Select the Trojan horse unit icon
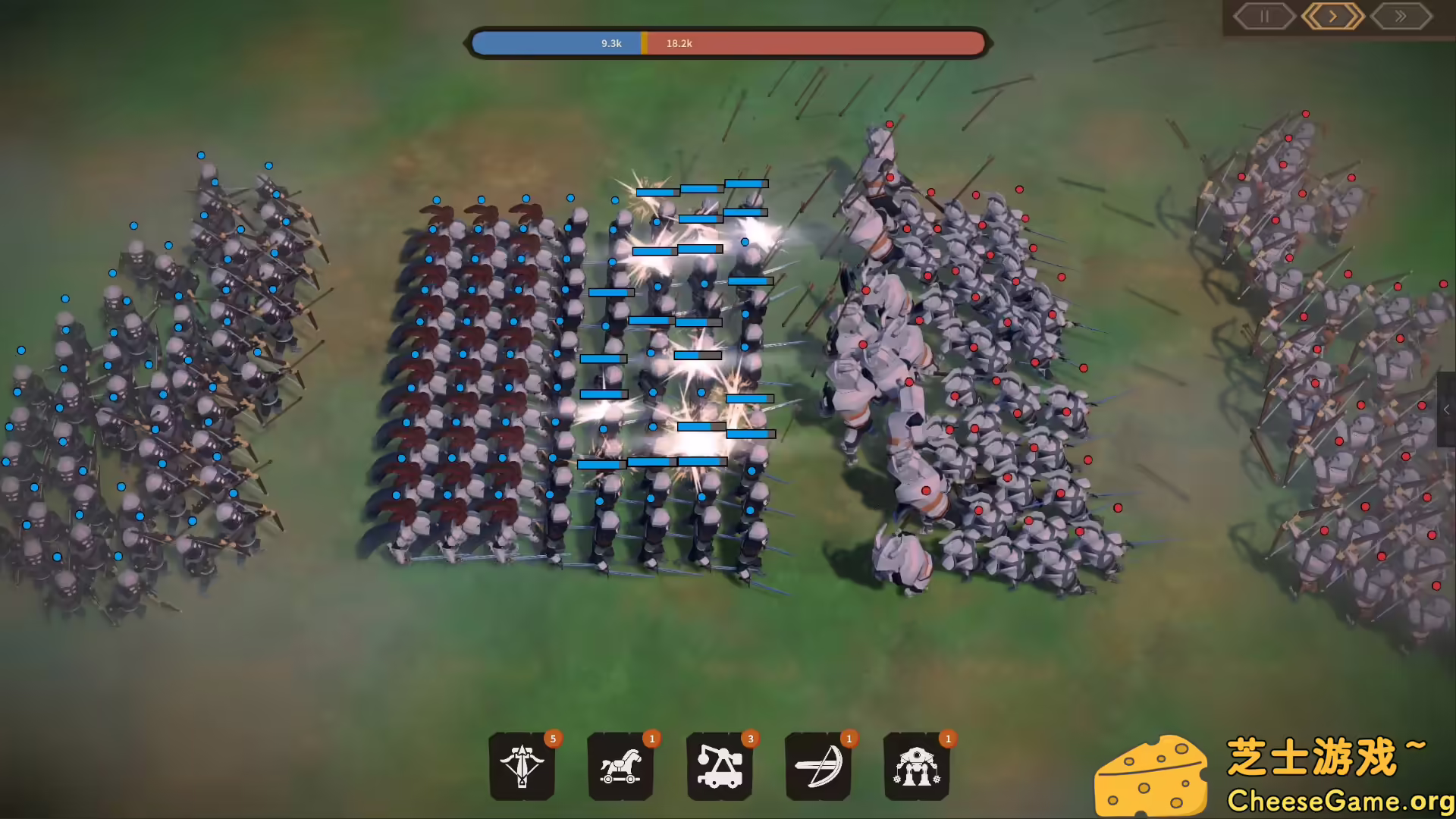 pyautogui.click(x=621, y=768)
